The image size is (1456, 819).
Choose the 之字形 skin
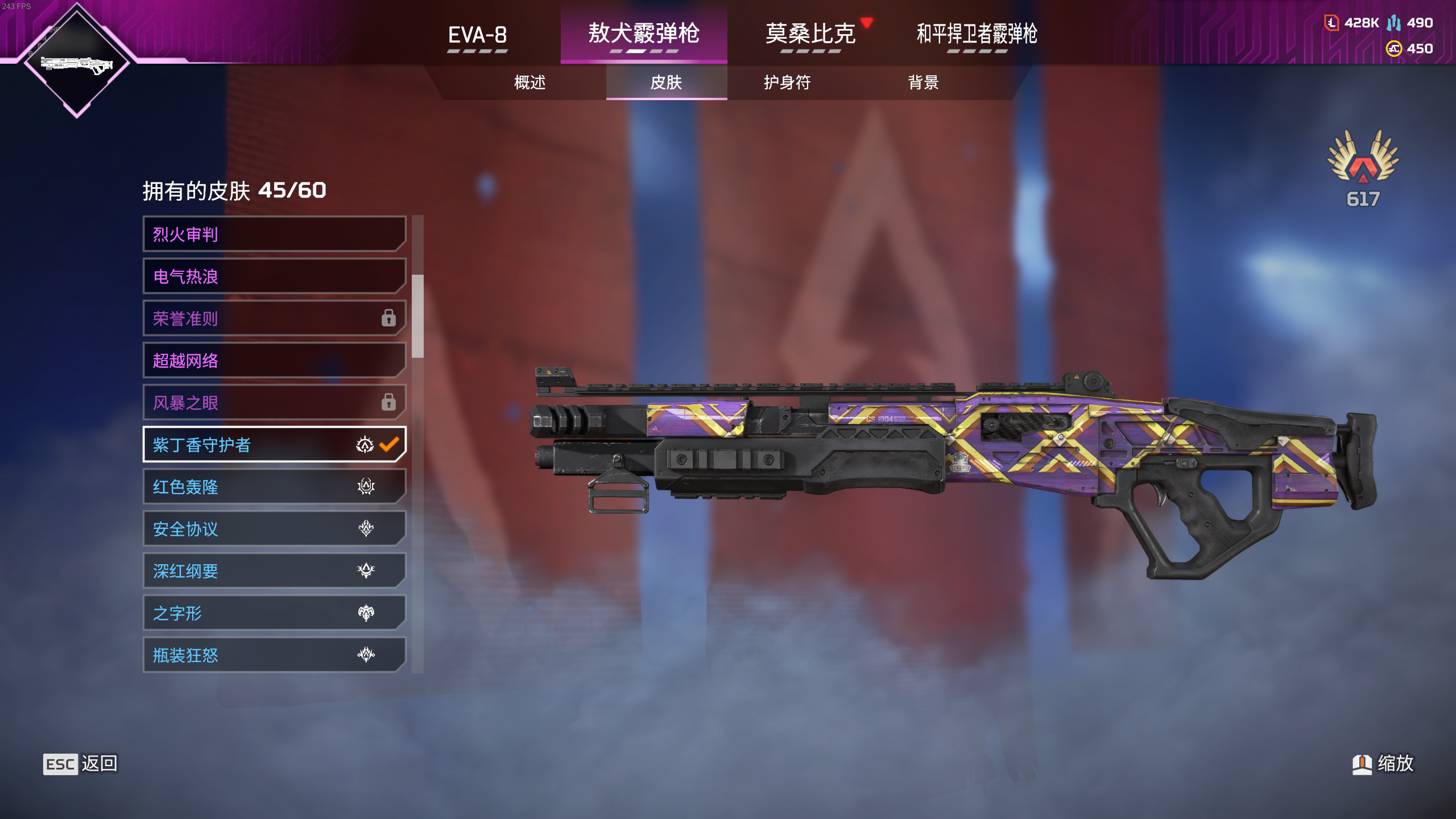tap(274, 613)
